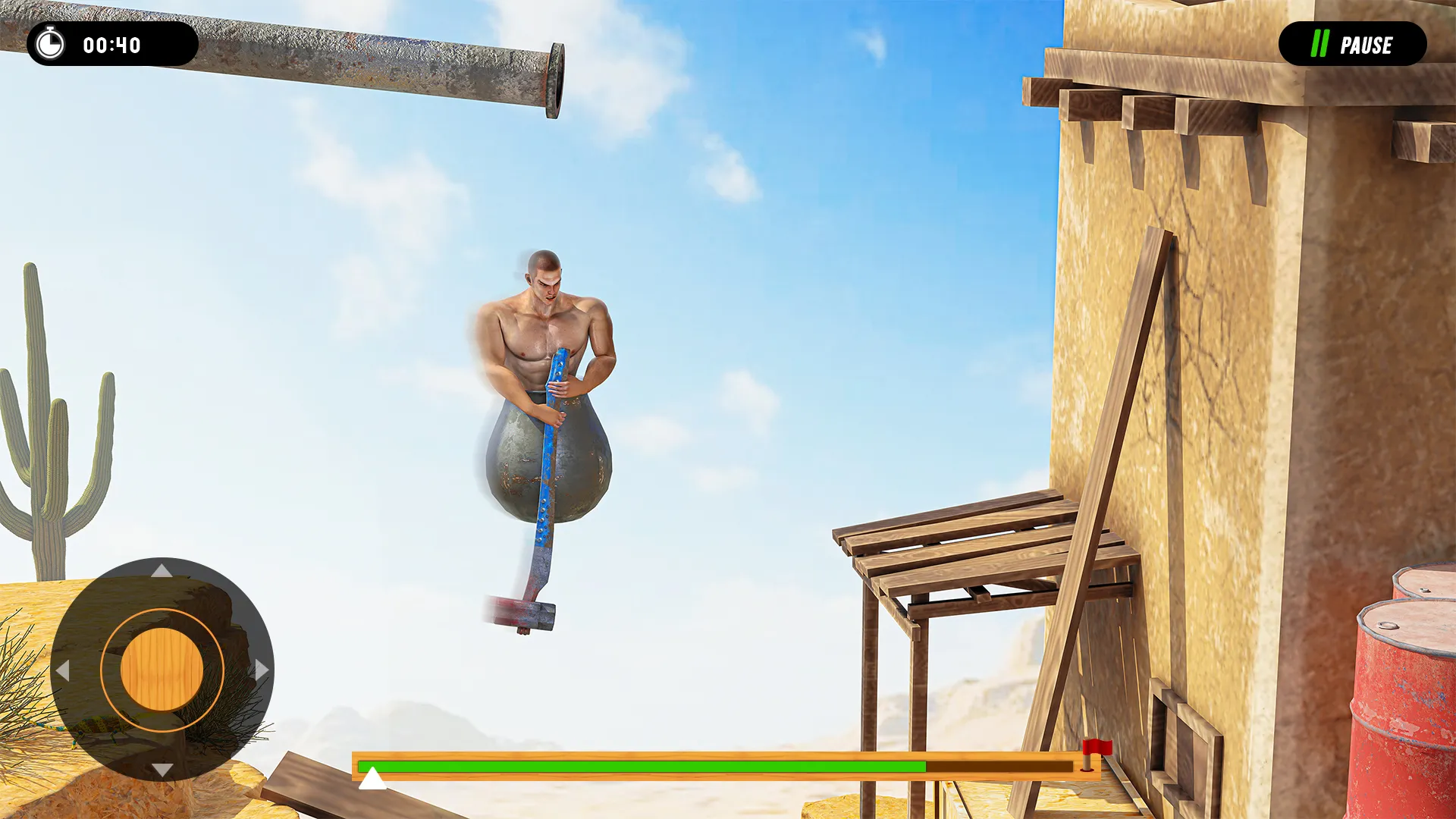Click the stopwatch icon beside the timer

point(49,44)
